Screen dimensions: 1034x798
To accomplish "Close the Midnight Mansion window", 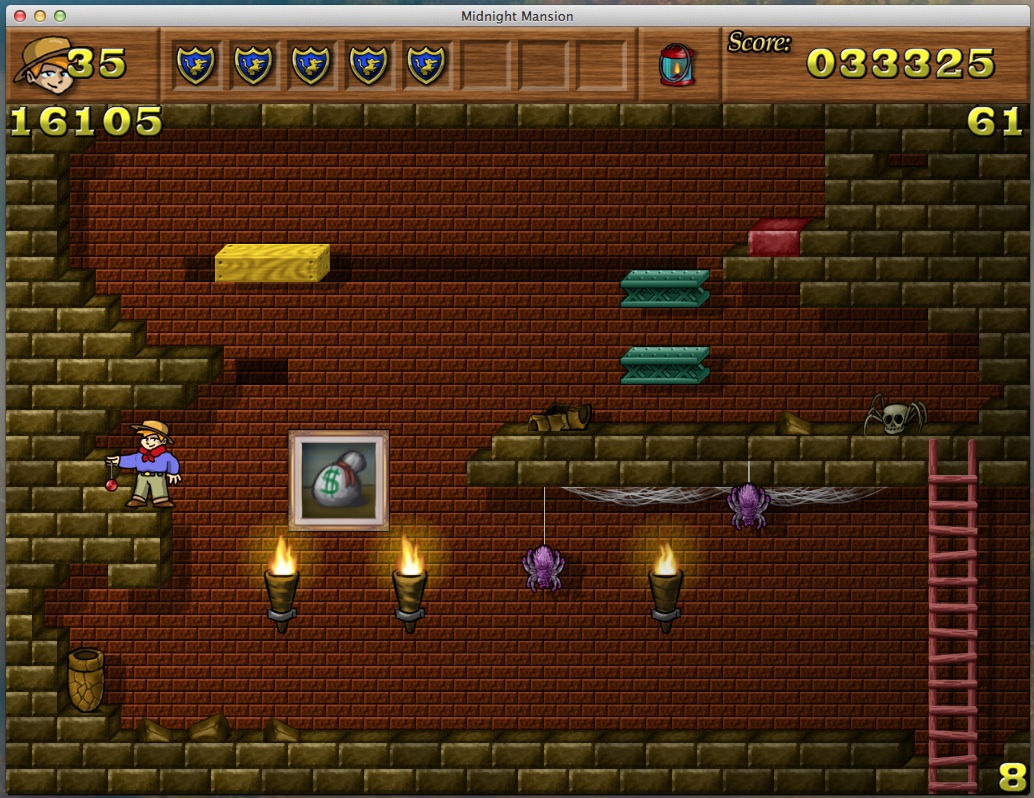I will tap(20, 16).
